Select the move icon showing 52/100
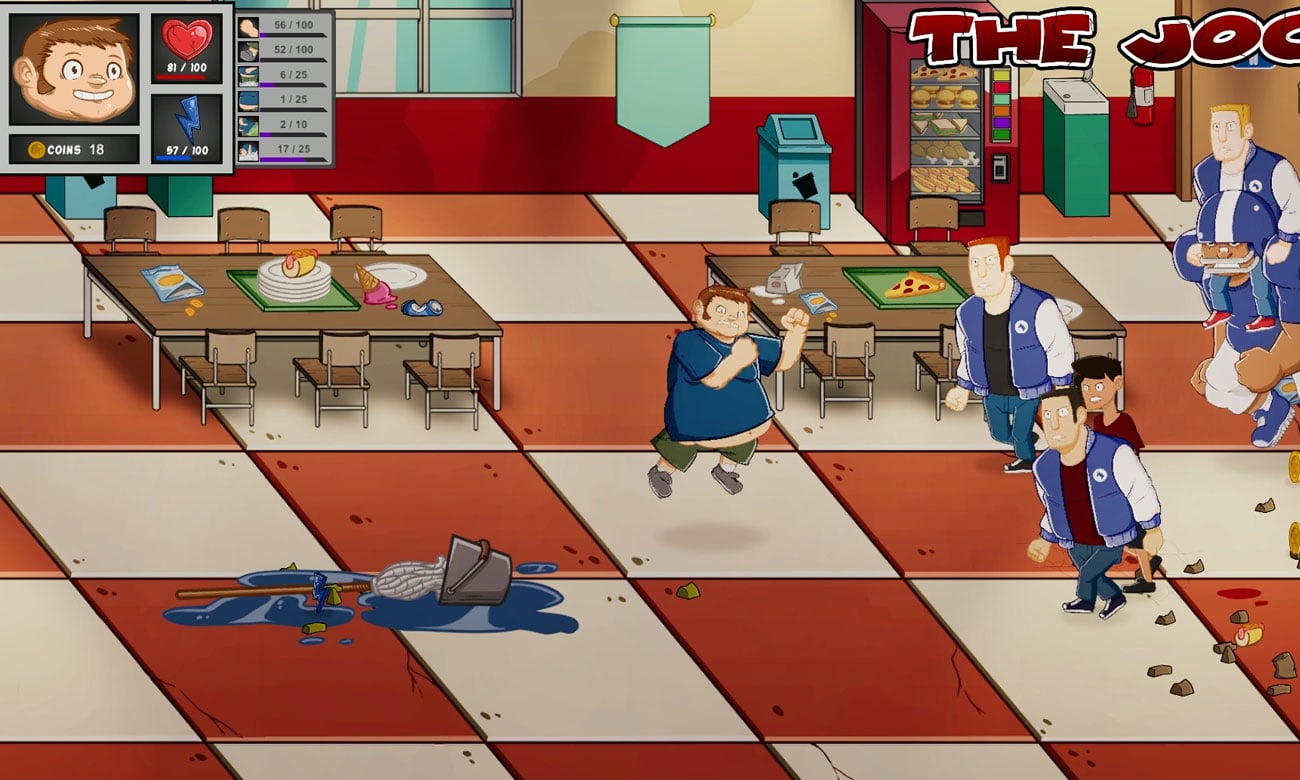Image resolution: width=1300 pixels, height=780 pixels. click(248, 51)
